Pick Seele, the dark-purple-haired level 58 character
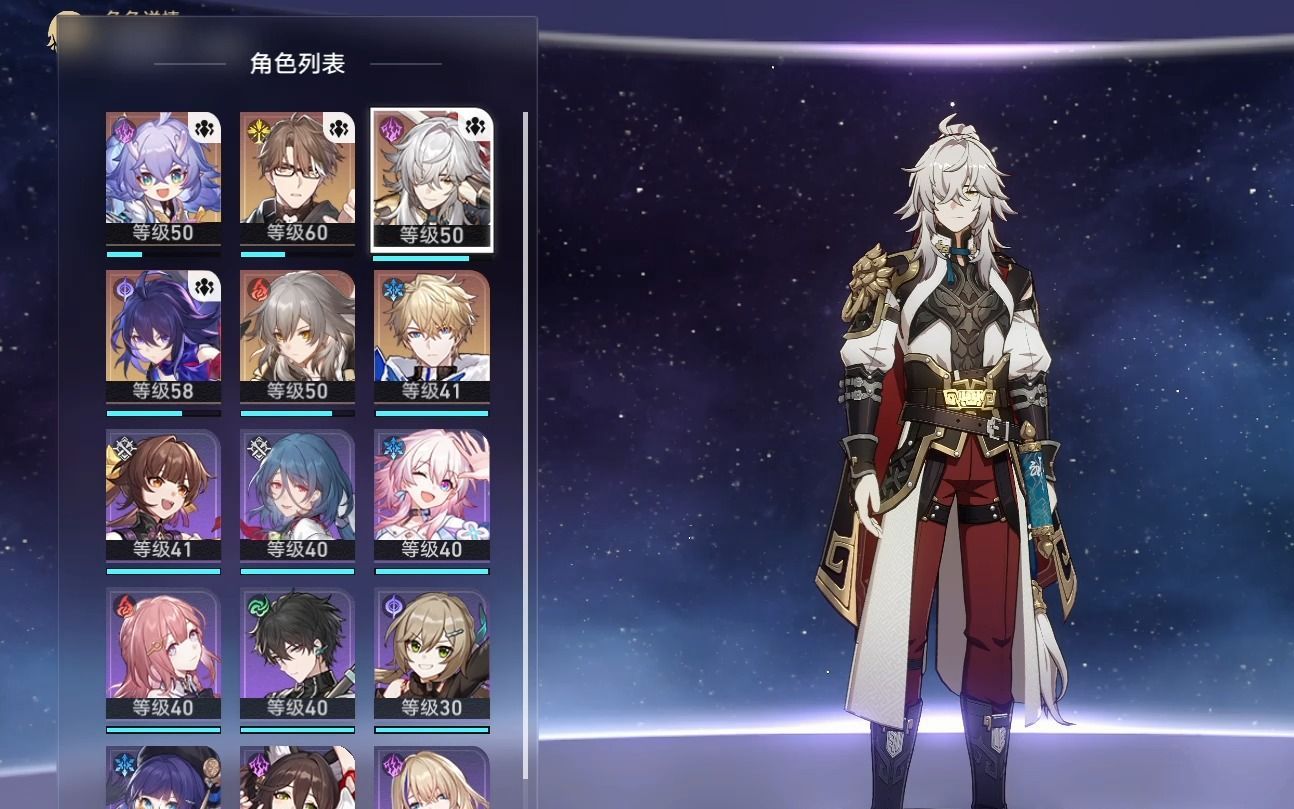Viewport: 1294px width, 809px height. (163, 337)
